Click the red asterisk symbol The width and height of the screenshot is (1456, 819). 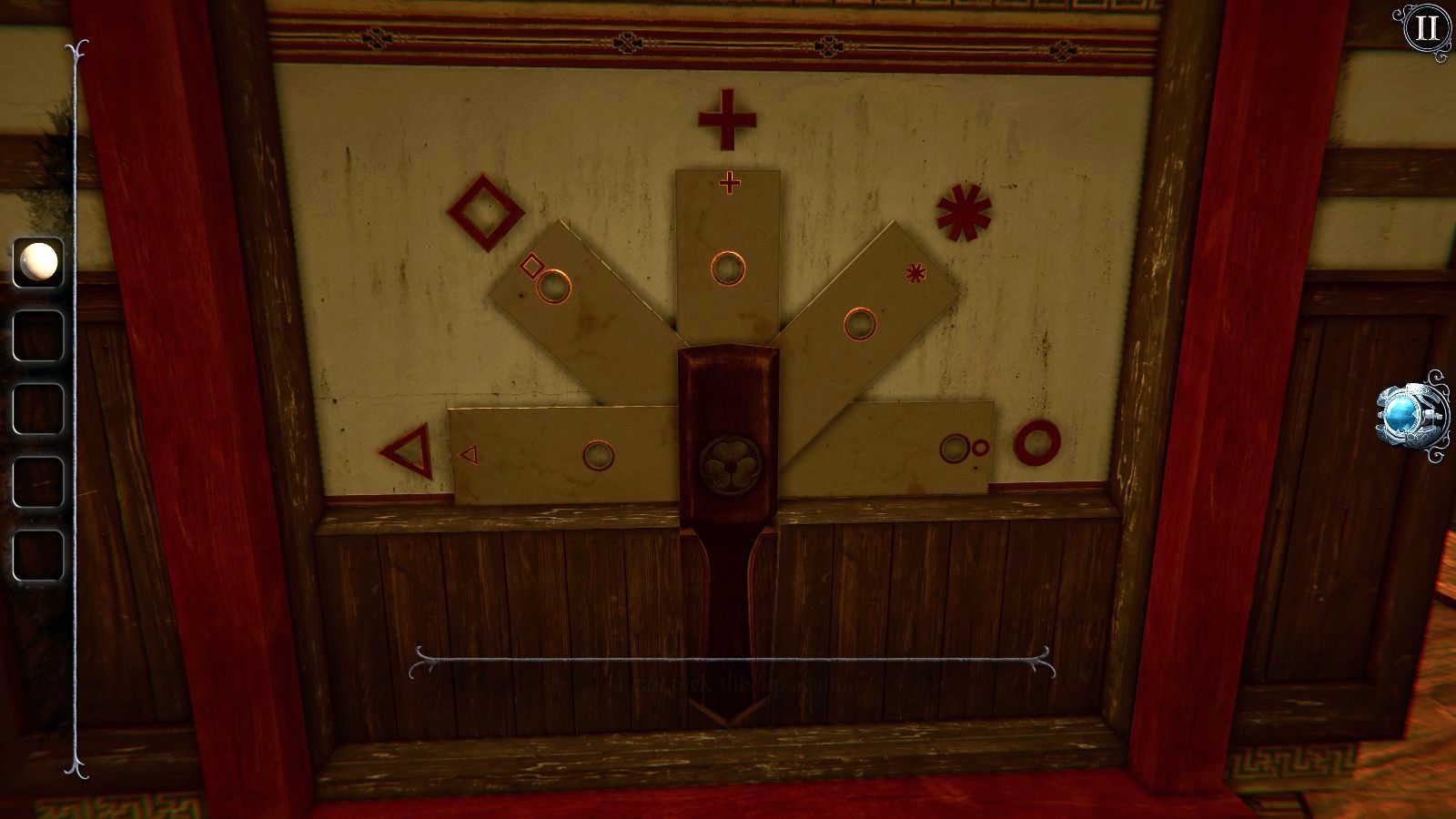tap(963, 213)
